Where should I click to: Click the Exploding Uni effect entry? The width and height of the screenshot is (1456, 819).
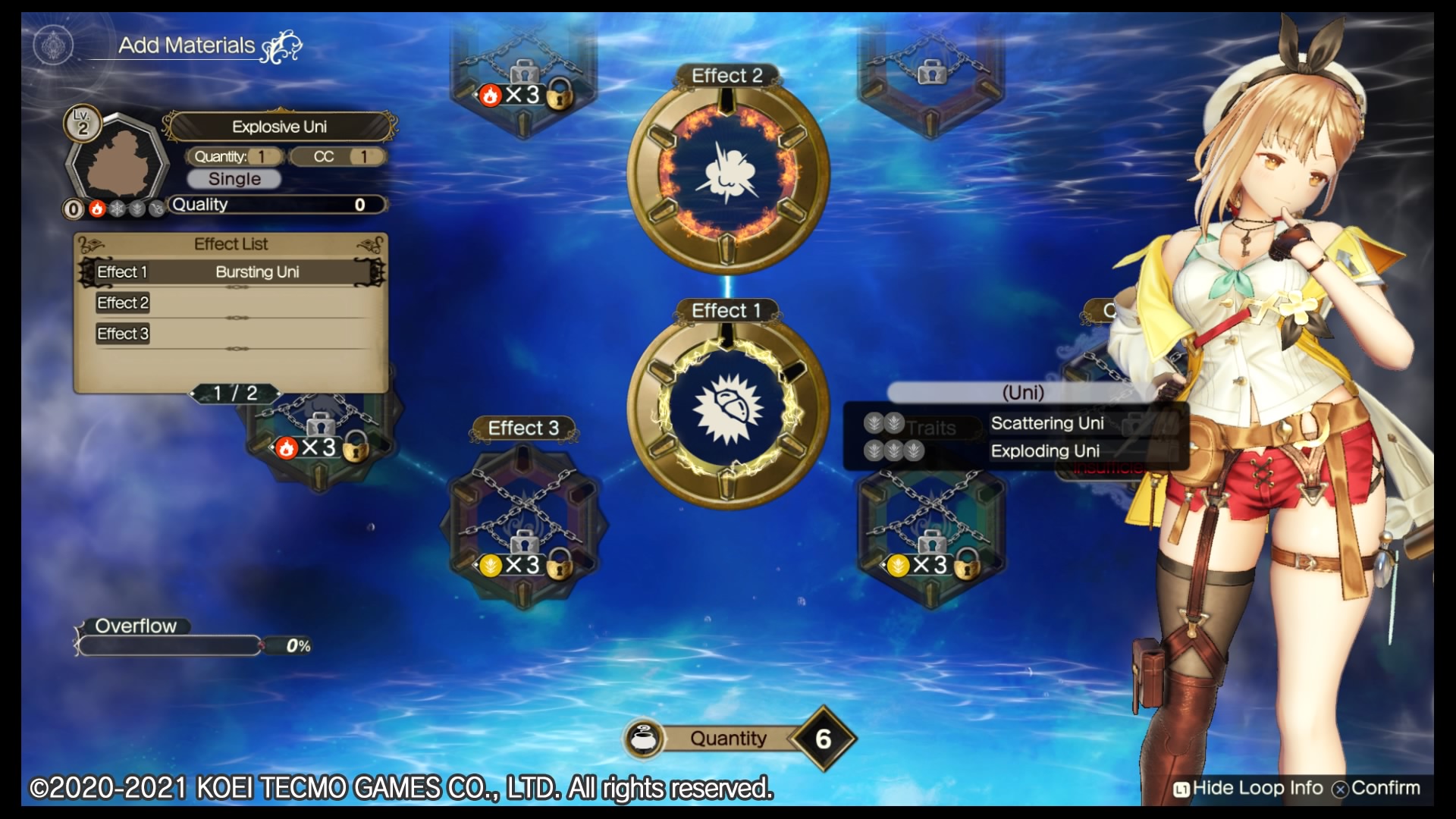coord(1045,451)
